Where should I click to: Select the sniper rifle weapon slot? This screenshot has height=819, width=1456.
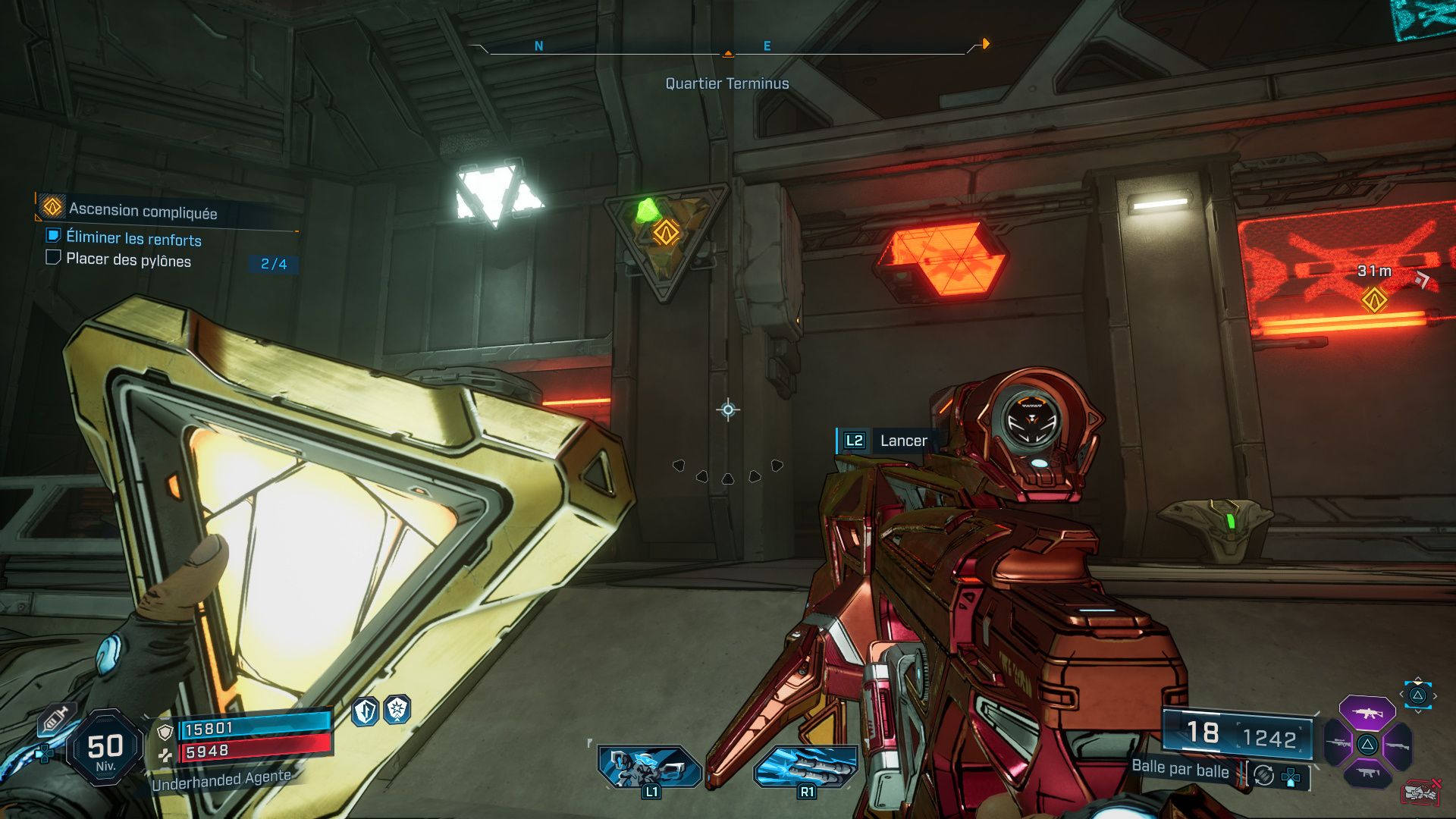(1337, 744)
